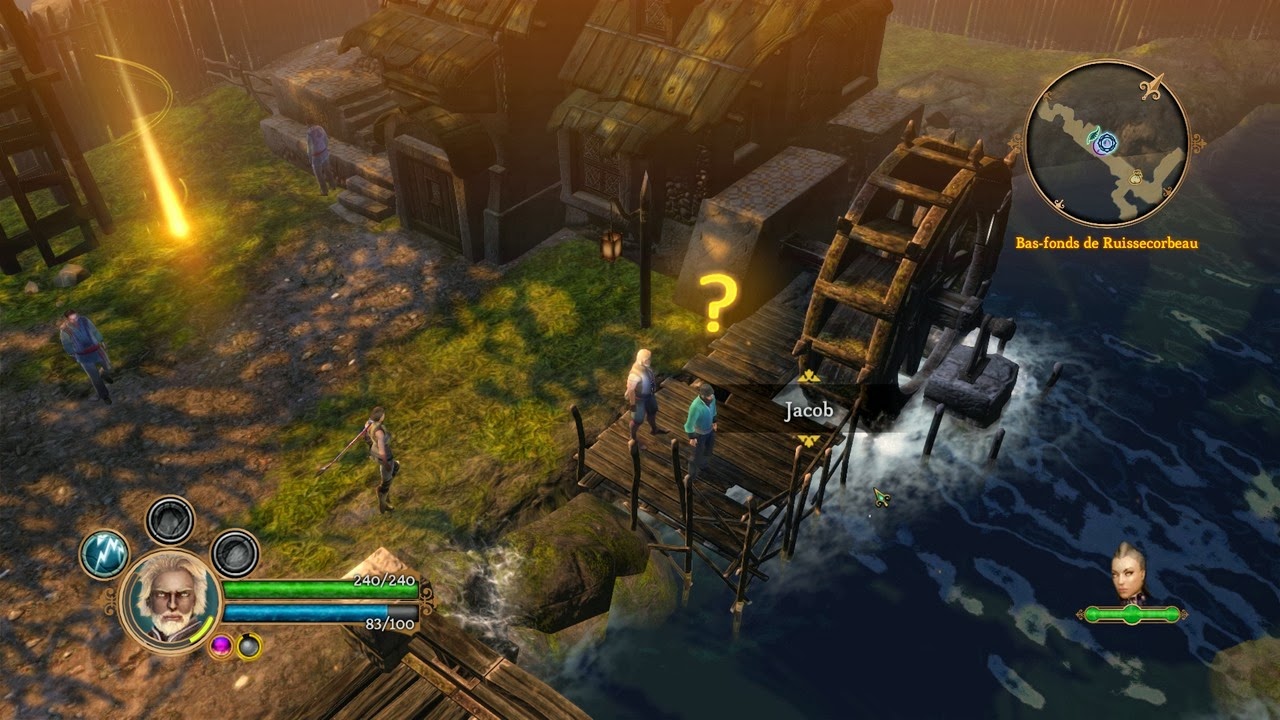Click the purple potion orb
Viewport: 1280px width, 720px height.
221,646
